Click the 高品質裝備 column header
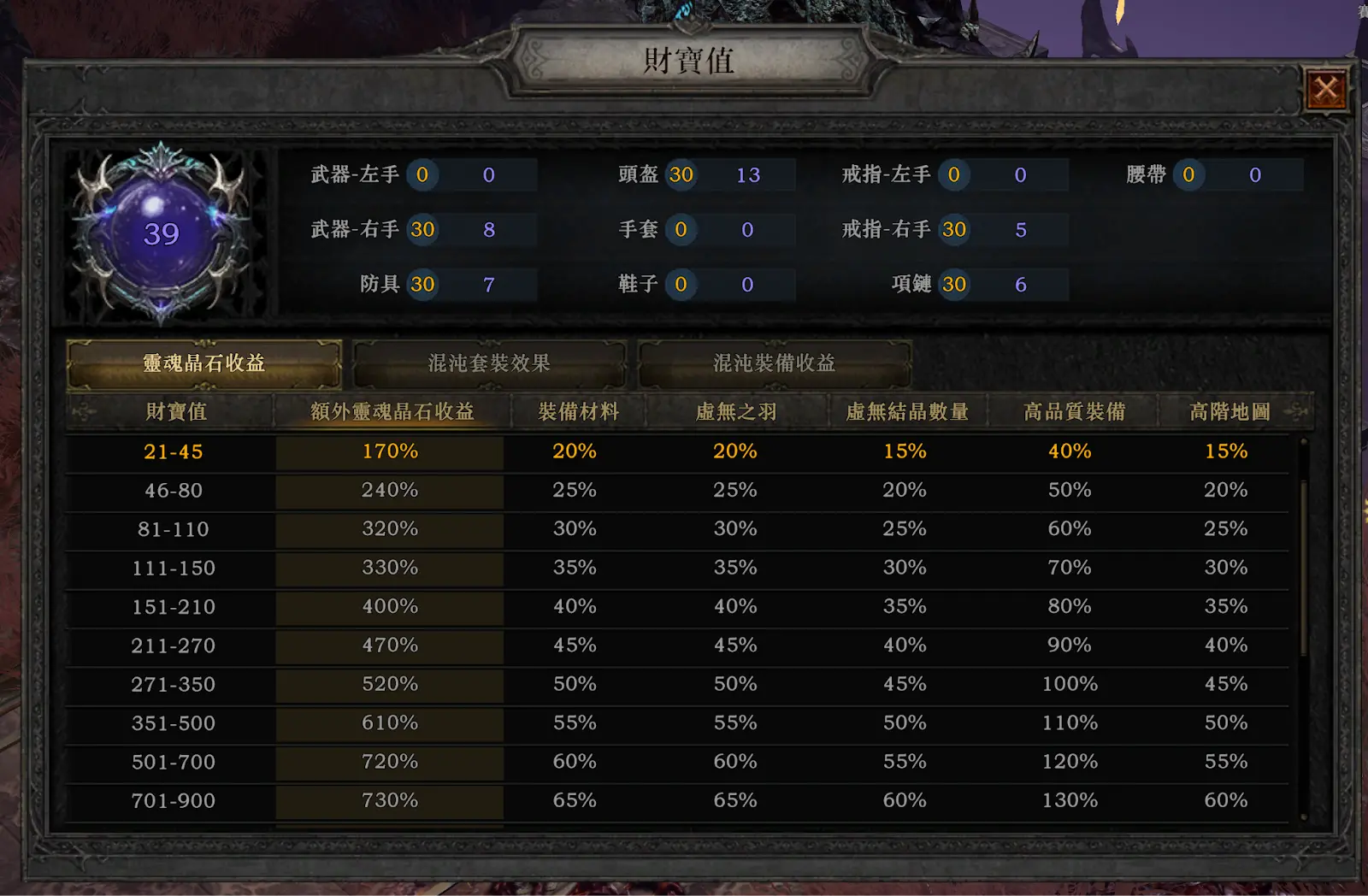Image resolution: width=1368 pixels, height=896 pixels. (x=1074, y=412)
